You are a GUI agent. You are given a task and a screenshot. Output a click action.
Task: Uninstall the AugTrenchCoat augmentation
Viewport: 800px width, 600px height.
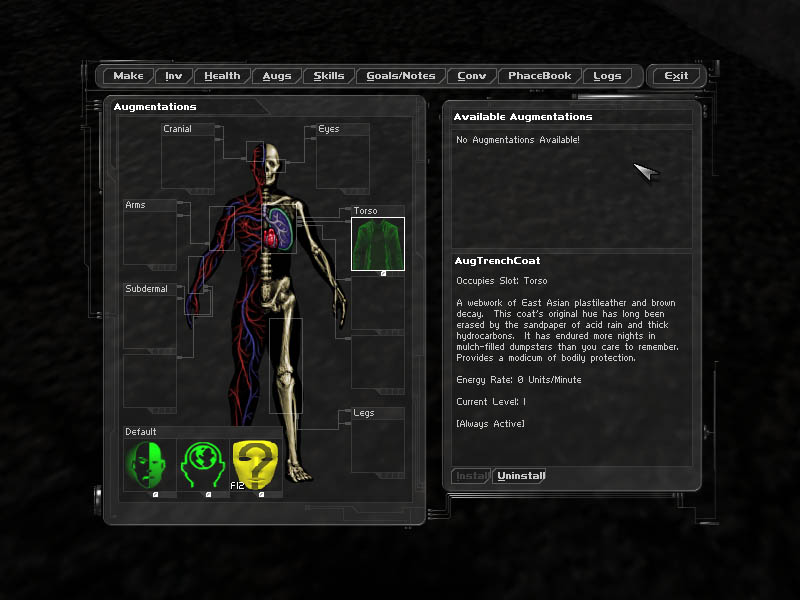tap(521, 476)
